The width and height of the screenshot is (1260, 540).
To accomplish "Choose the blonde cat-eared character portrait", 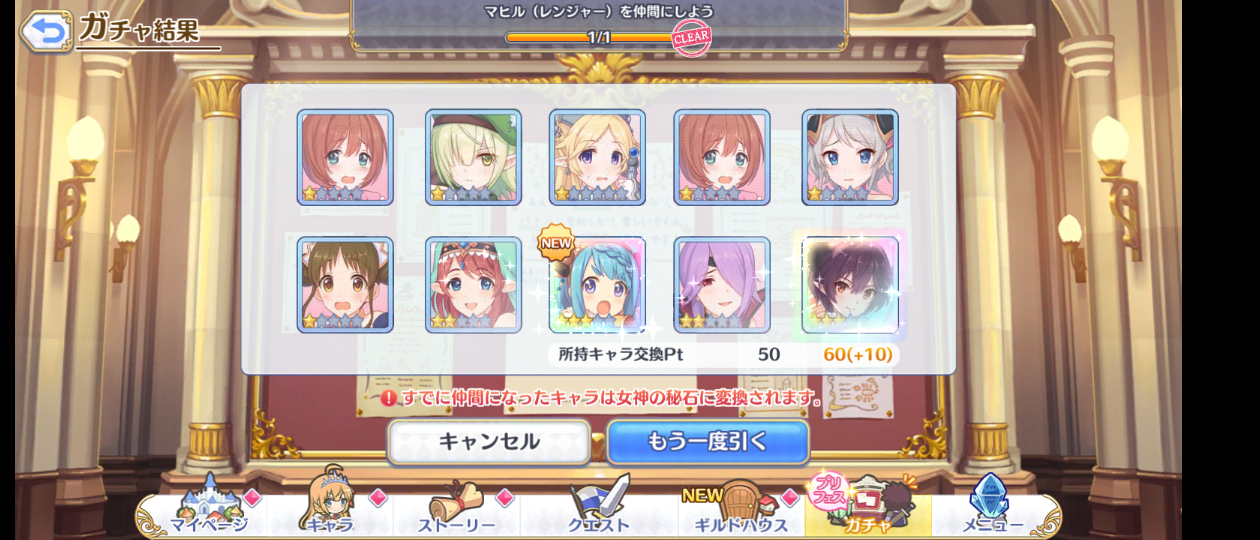I will pyautogui.click(x=597, y=157).
